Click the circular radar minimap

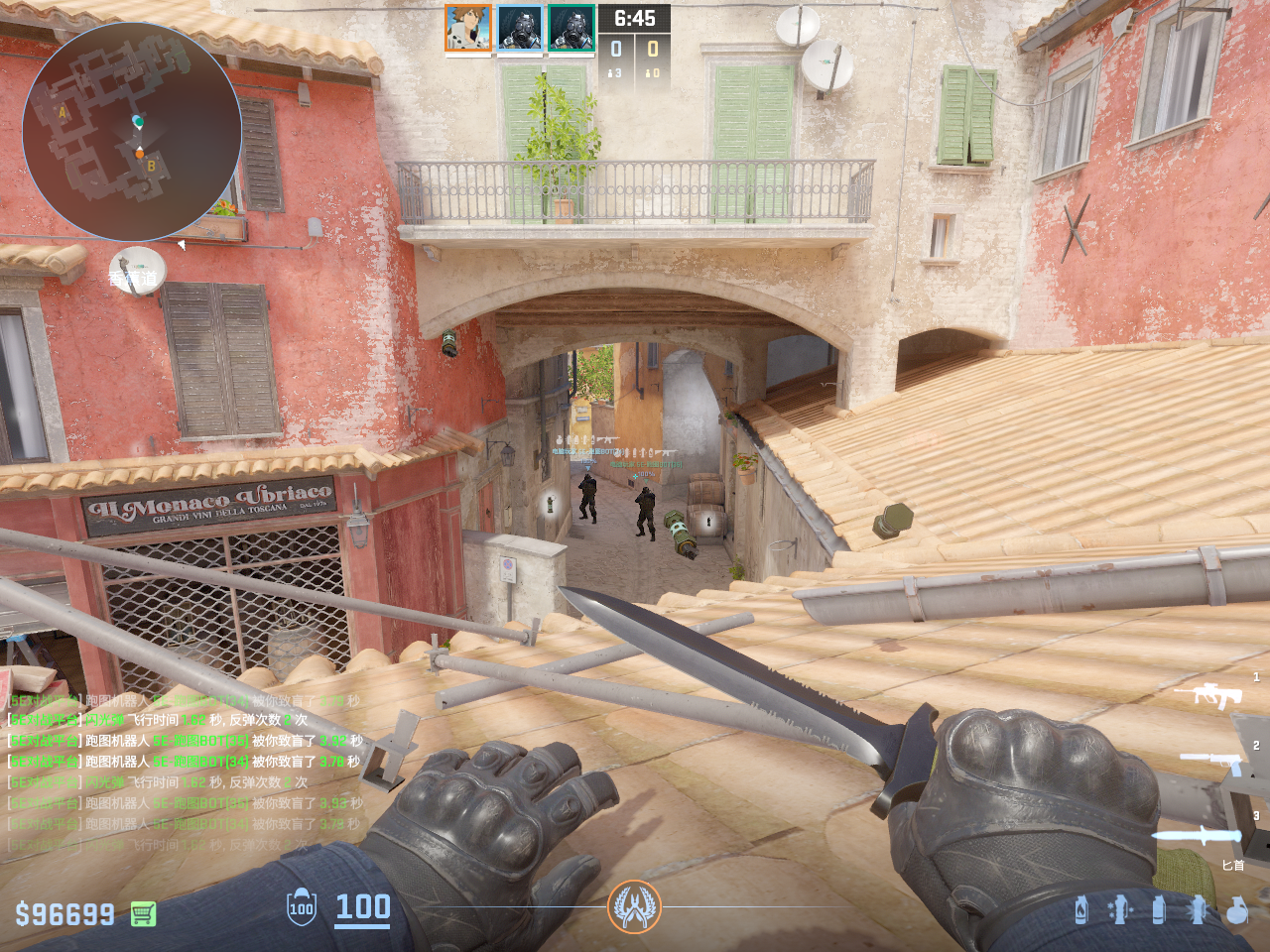[x=131, y=131]
